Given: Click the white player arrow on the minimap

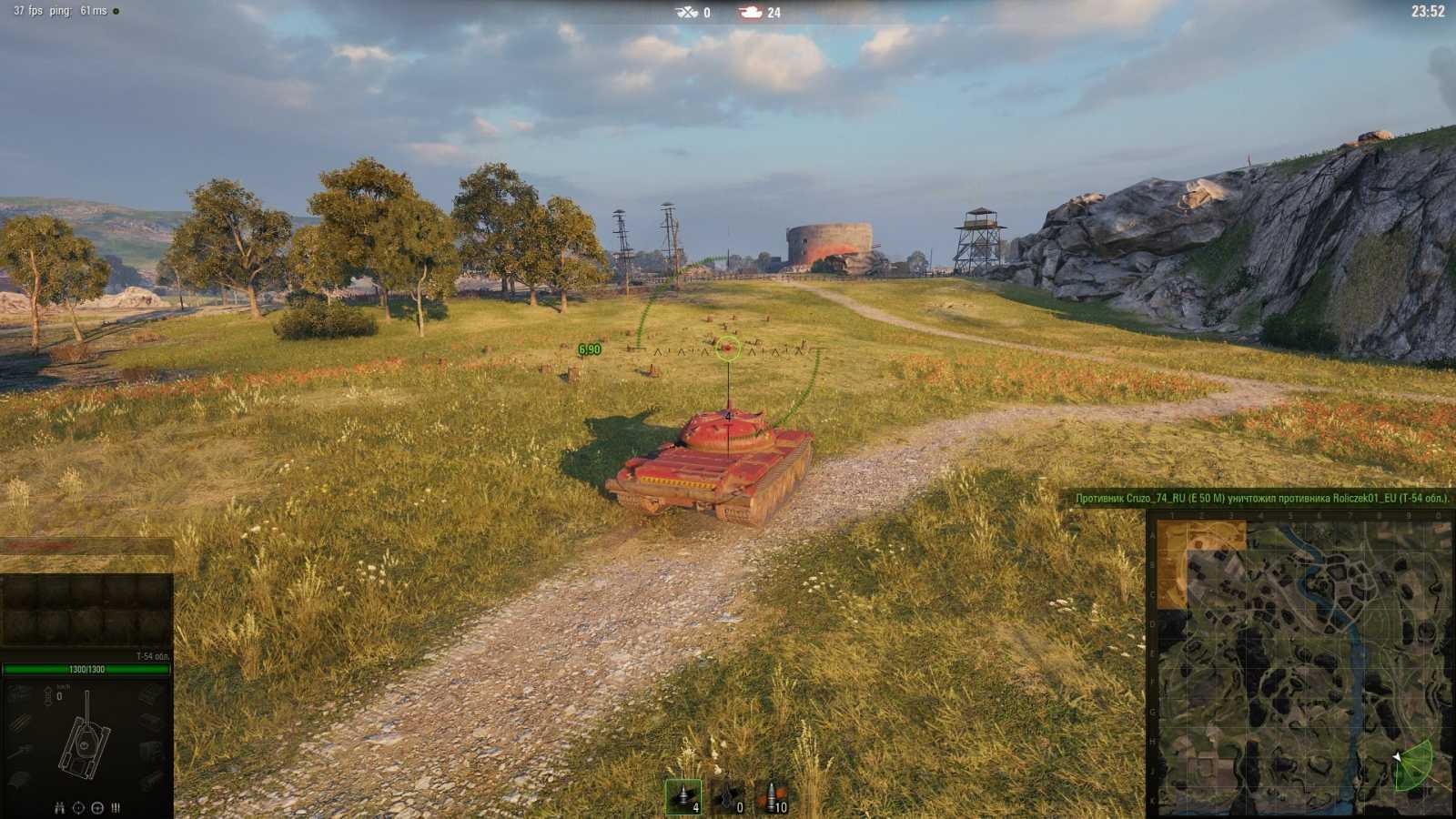Looking at the screenshot, I should (x=1398, y=757).
